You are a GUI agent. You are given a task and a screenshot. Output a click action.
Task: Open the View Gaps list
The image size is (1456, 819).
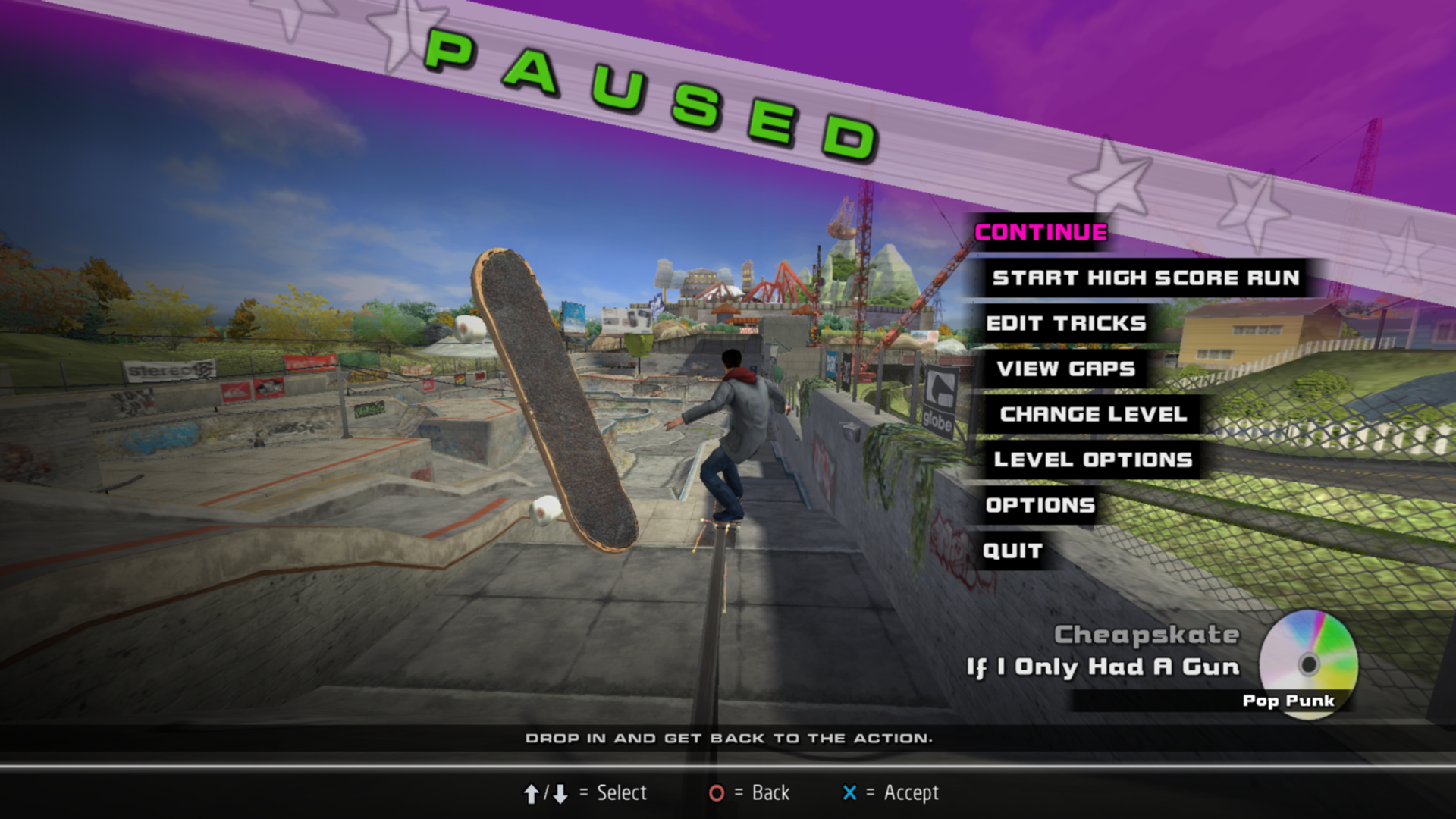1065,369
